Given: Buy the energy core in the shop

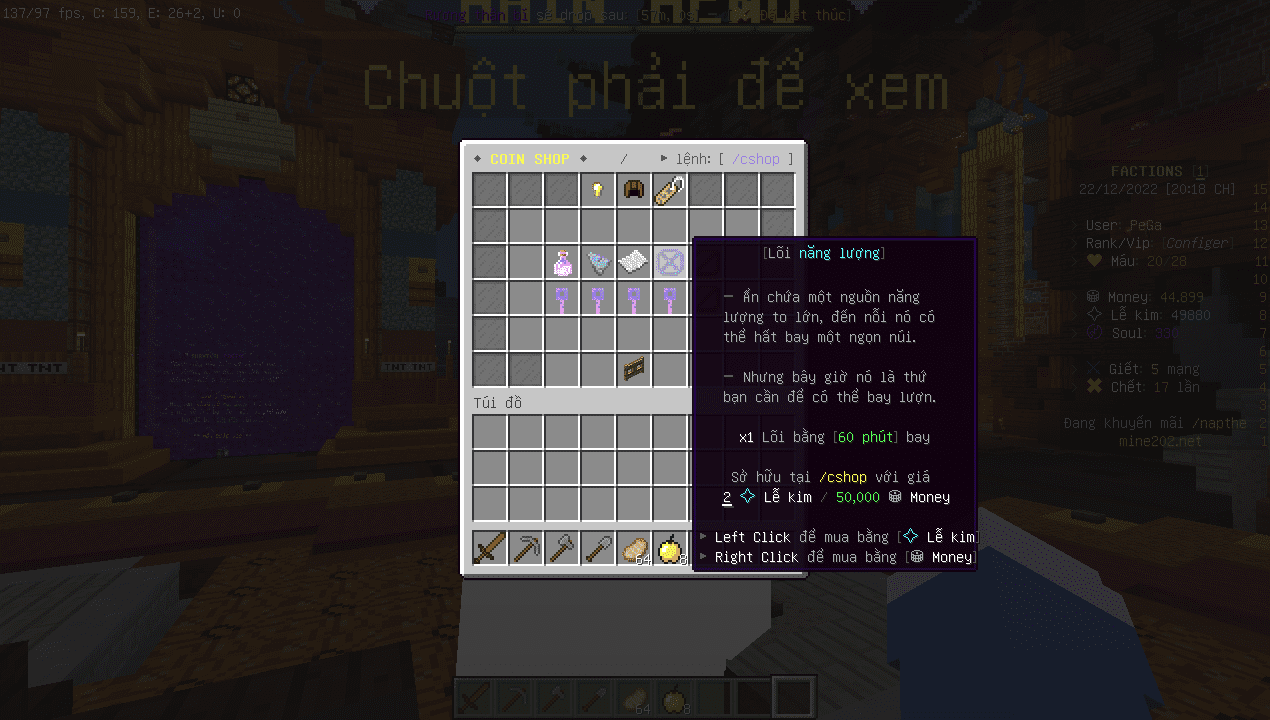Looking at the screenshot, I should (x=669, y=263).
